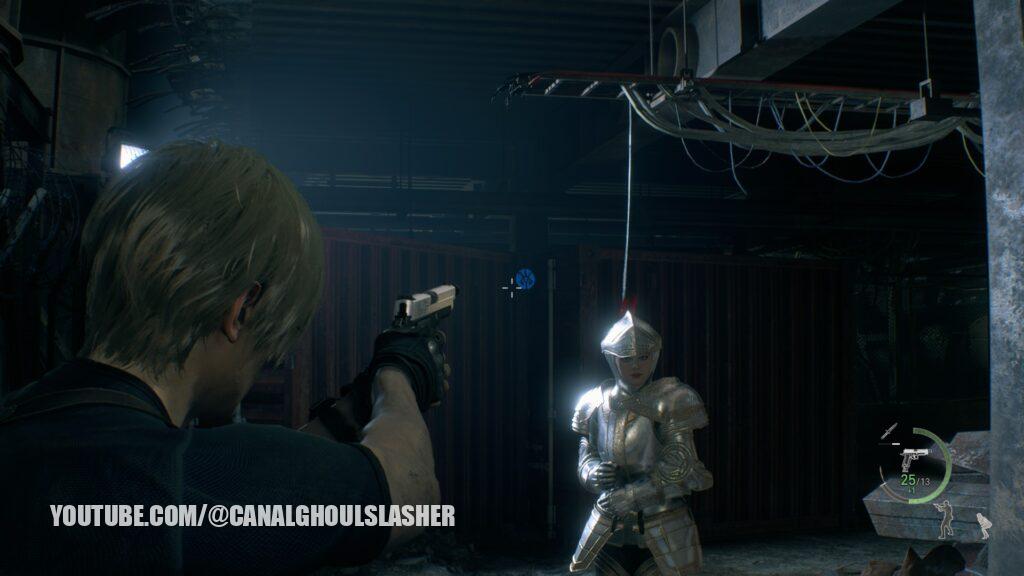Click the aiming soldier stance icon
Viewport: 1024px width, 576px height.
coord(943,519)
